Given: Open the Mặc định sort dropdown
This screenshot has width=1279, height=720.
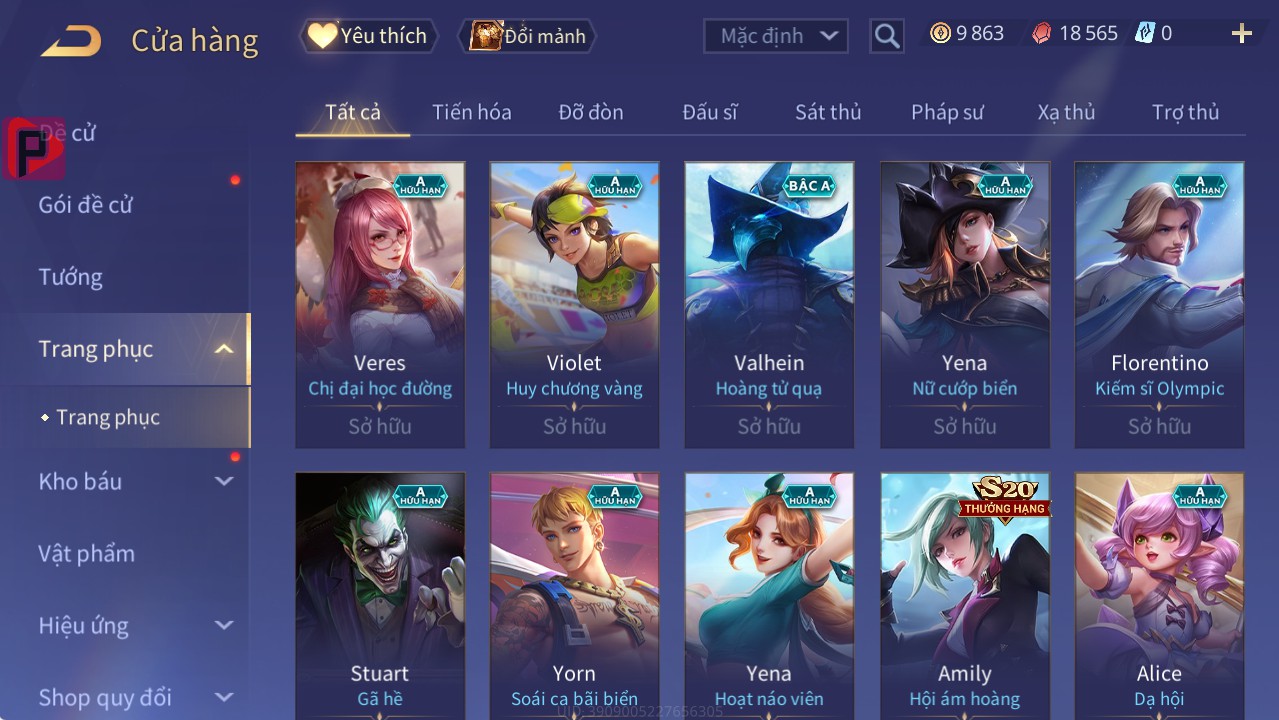Looking at the screenshot, I should [776, 36].
